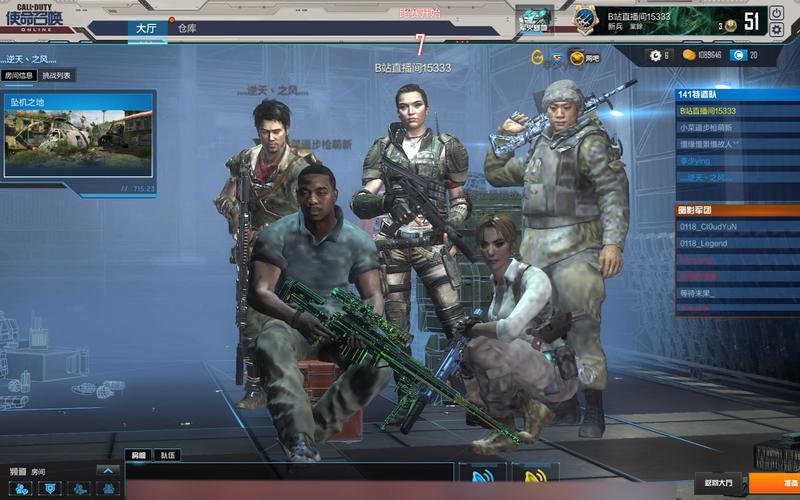This screenshot has height=500, width=800.
Task: Expand the chat channel arrow button
Action: [x=107, y=470]
